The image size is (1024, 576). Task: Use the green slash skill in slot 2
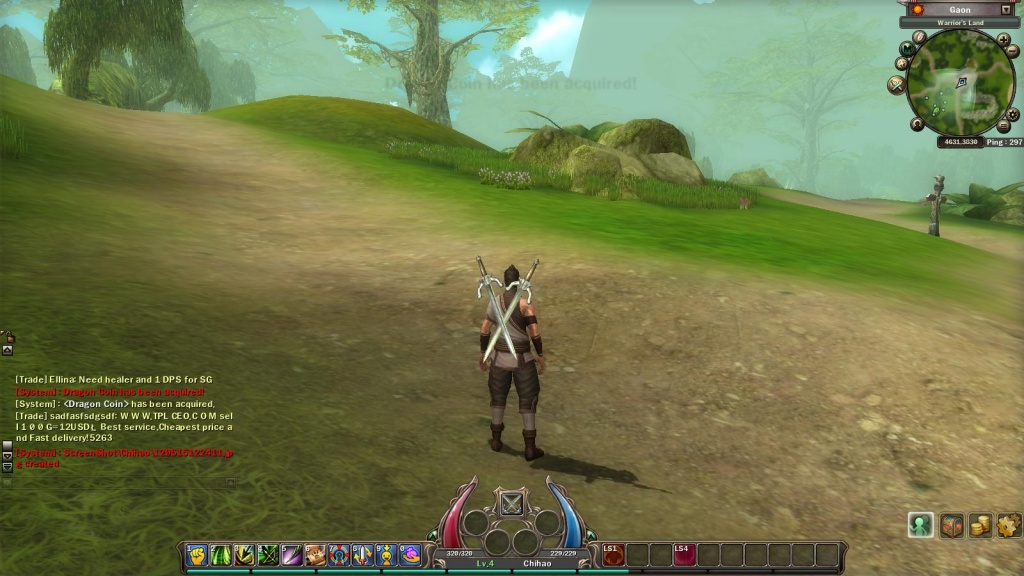point(221,555)
